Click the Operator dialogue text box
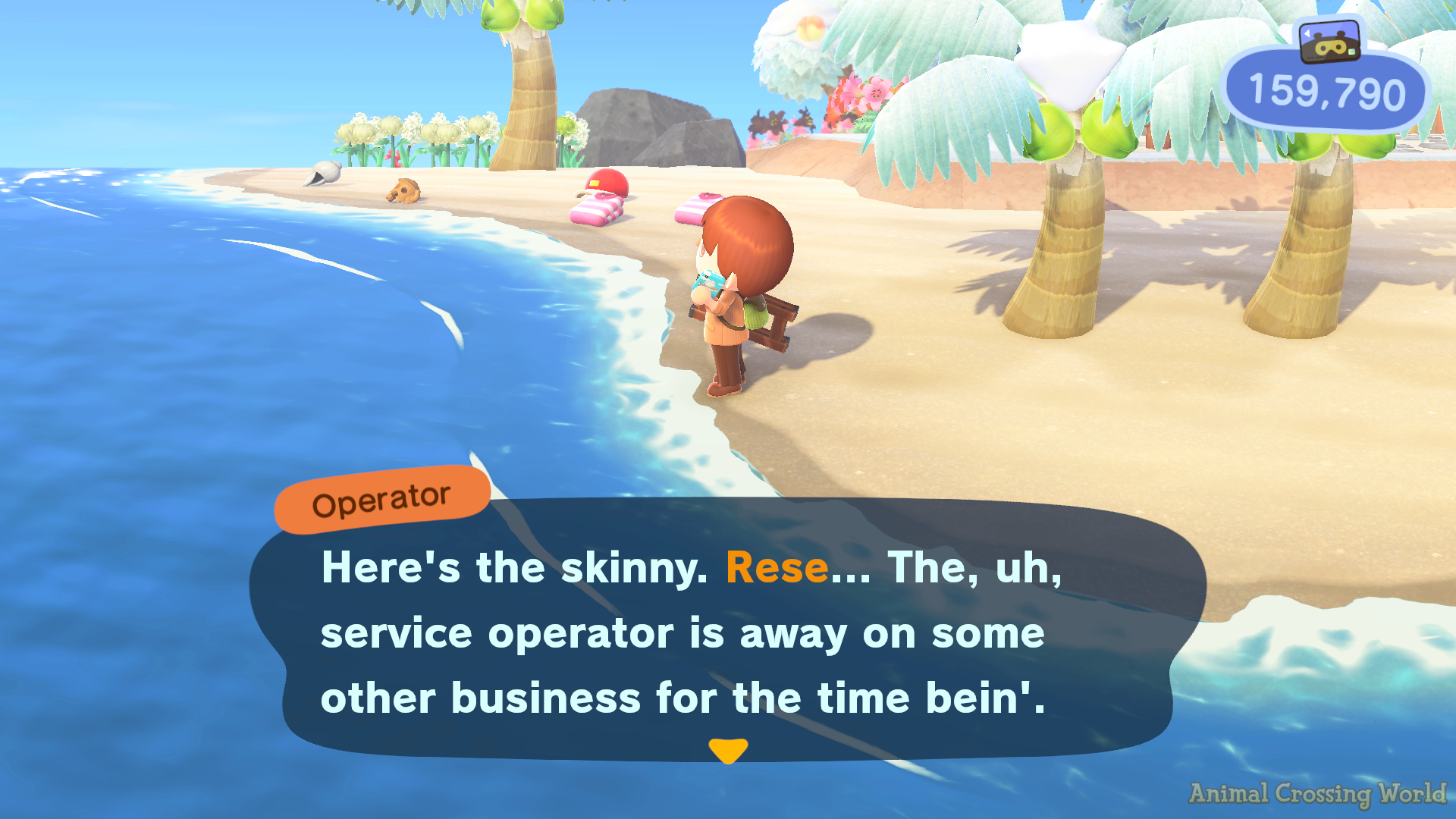The width and height of the screenshot is (1456, 819). pos(726,631)
